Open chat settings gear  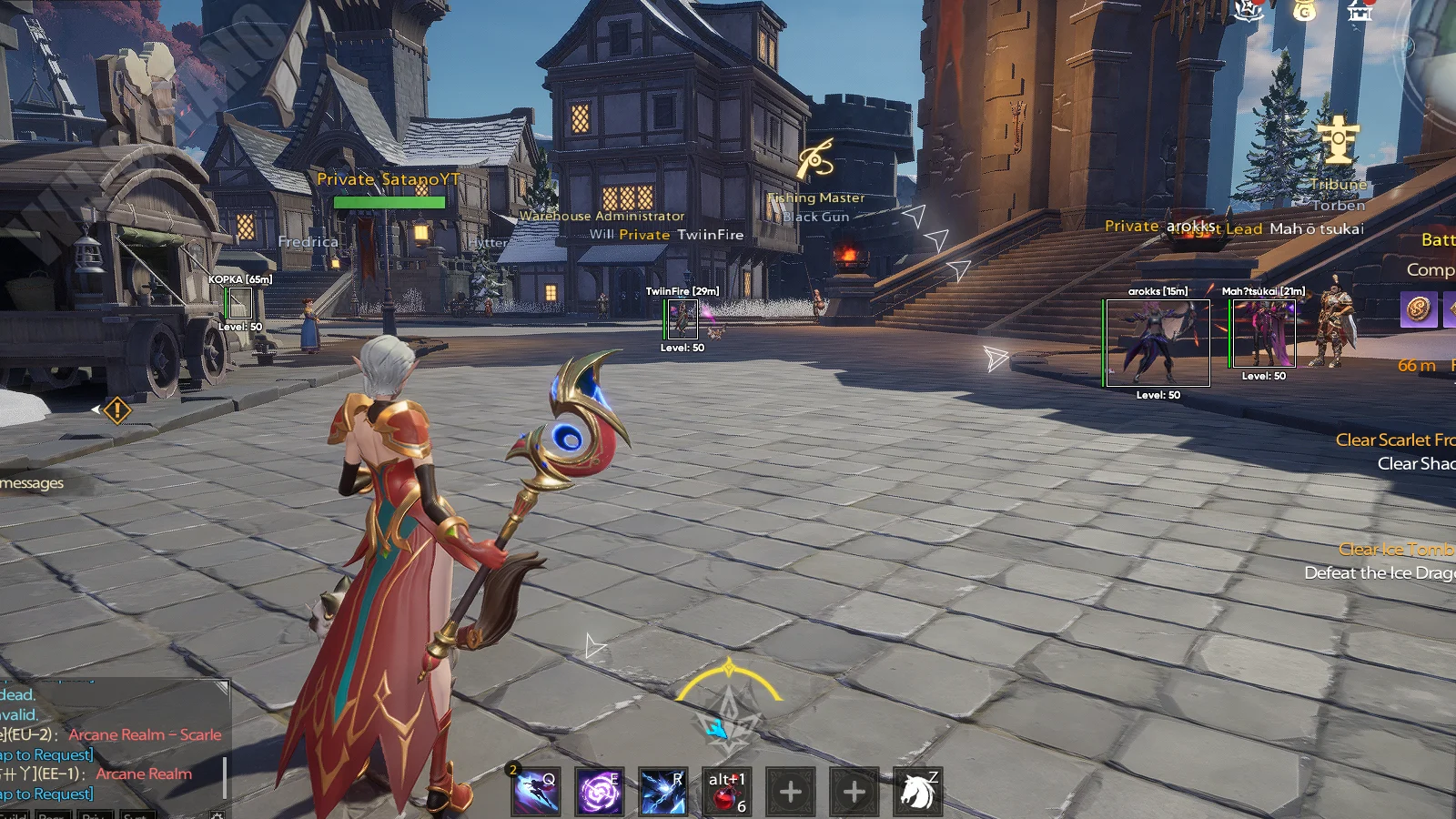(217, 815)
